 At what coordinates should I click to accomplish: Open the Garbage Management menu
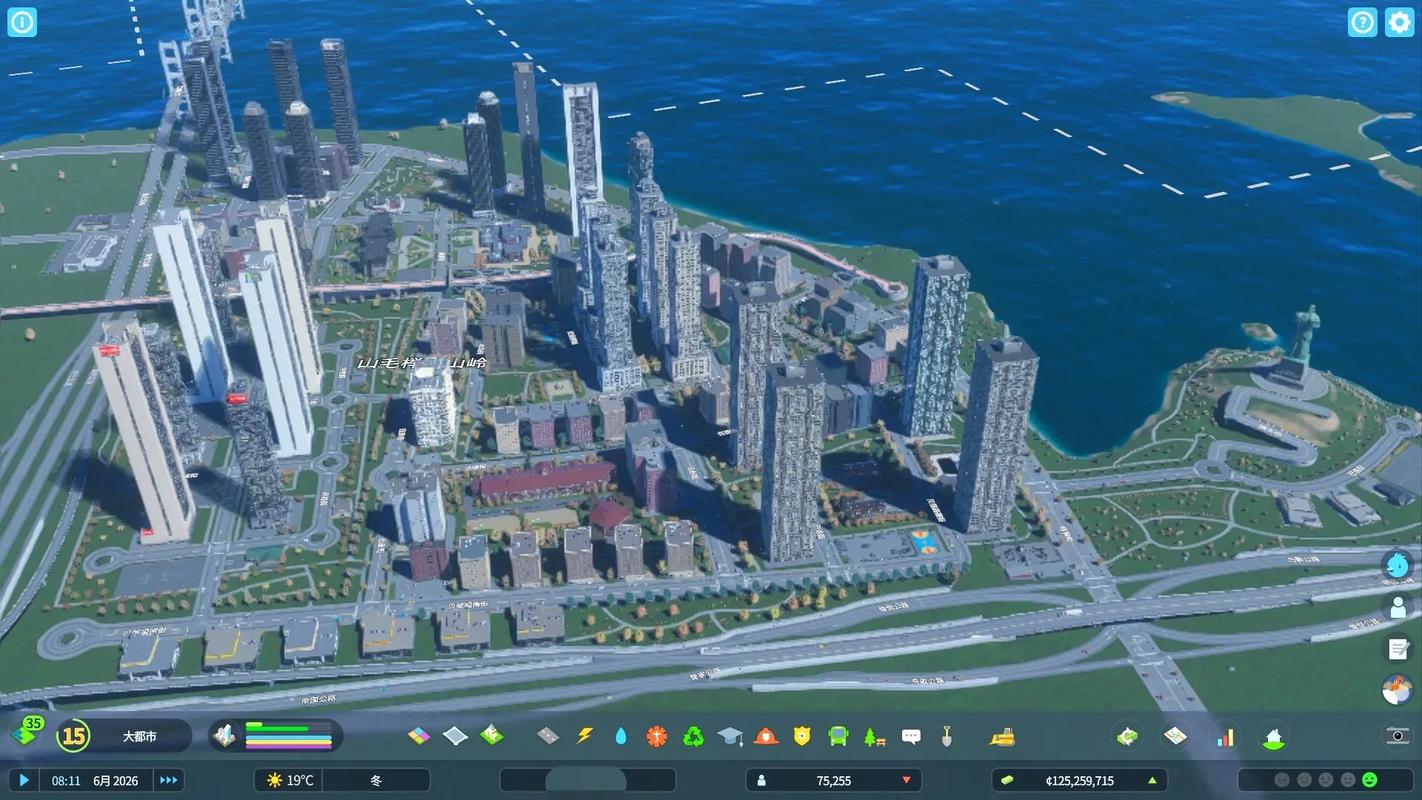pos(694,735)
